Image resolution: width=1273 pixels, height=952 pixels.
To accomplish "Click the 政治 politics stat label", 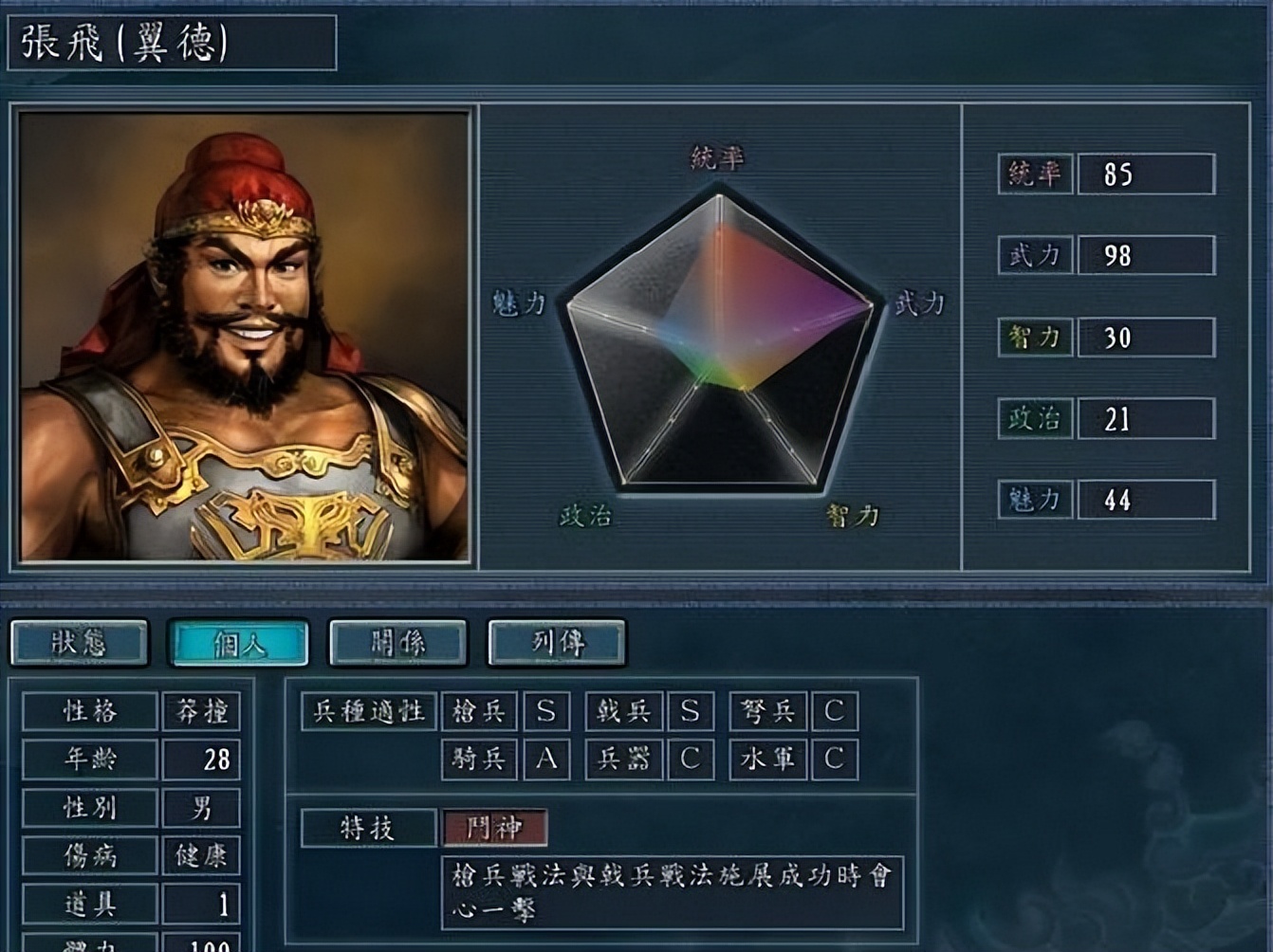I will [1036, 418].
